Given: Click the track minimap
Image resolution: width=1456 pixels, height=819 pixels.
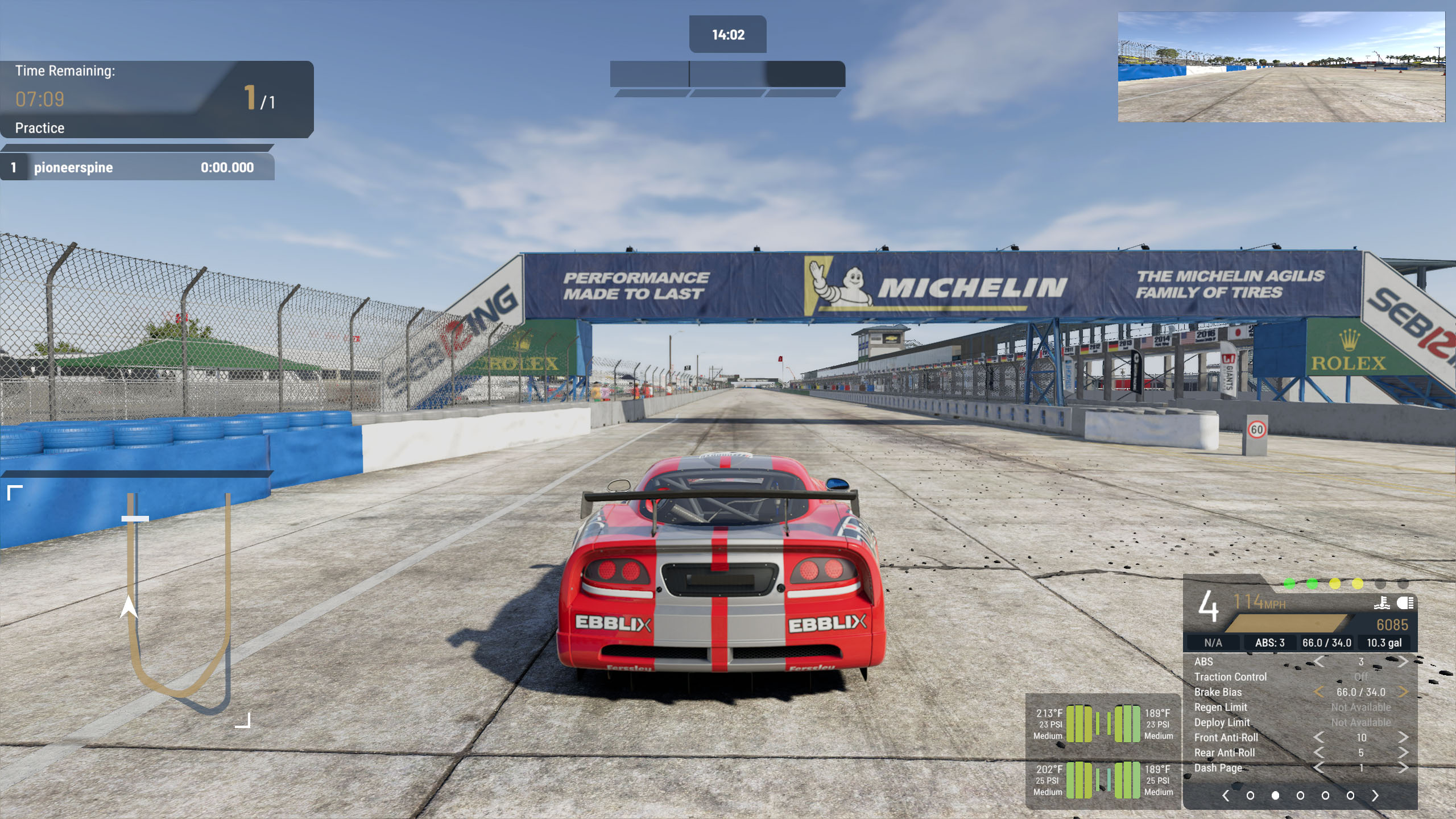Looking at the screenshot, I should (x=179, y=603).
